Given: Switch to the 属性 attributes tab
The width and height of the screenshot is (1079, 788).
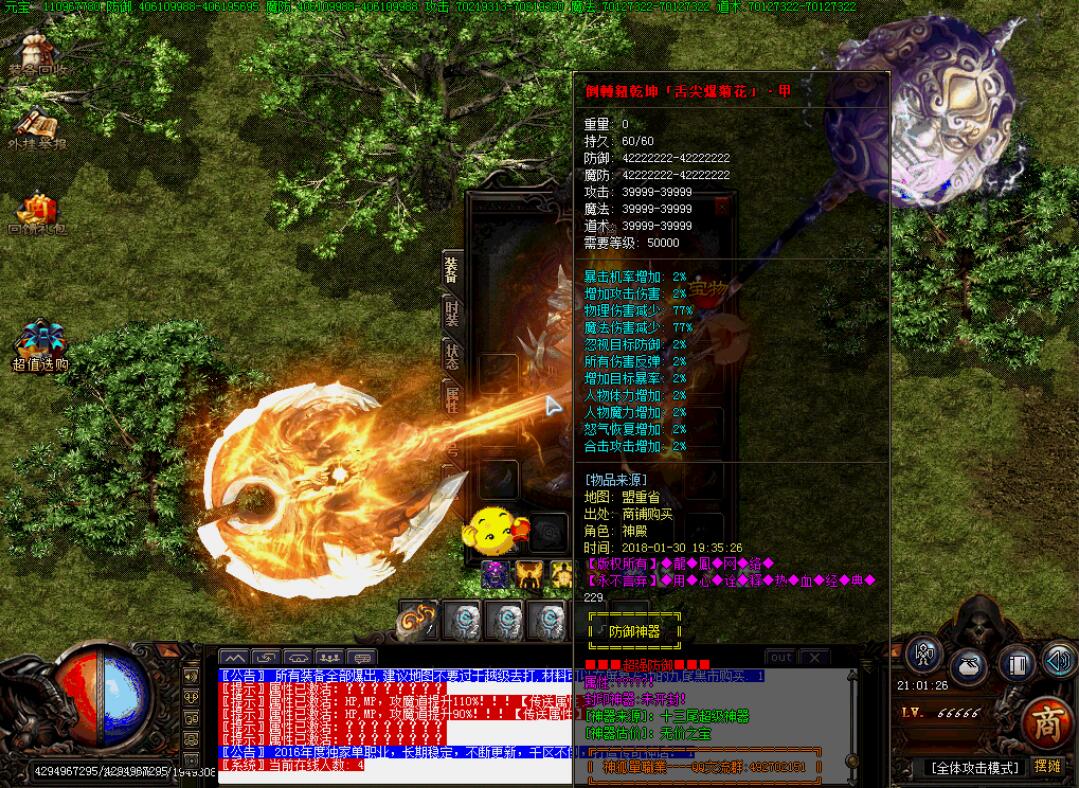Looking at the screenshot, I should click(452, 397).
